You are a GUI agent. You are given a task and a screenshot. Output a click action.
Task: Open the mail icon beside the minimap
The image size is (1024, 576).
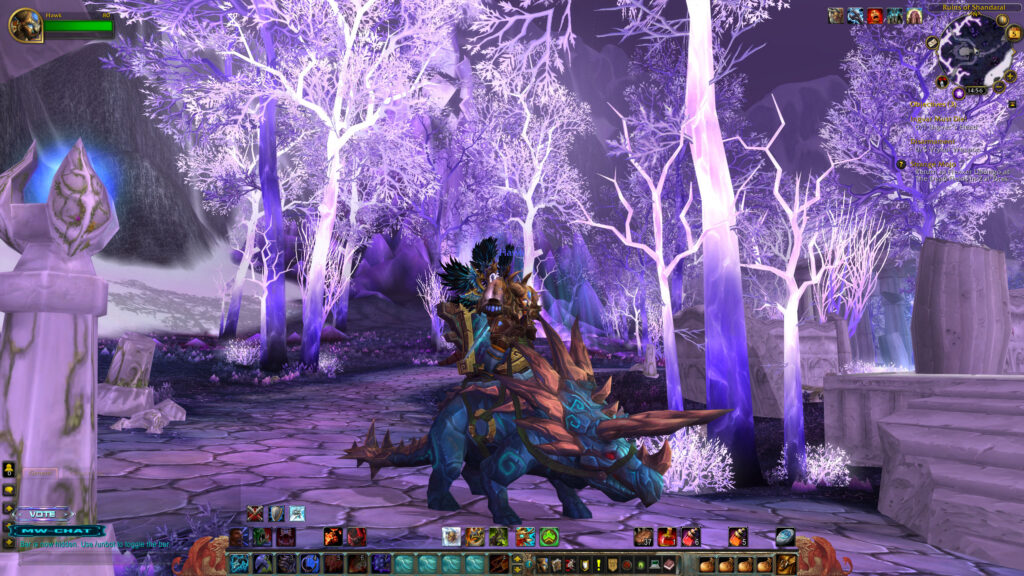point(932,44)
